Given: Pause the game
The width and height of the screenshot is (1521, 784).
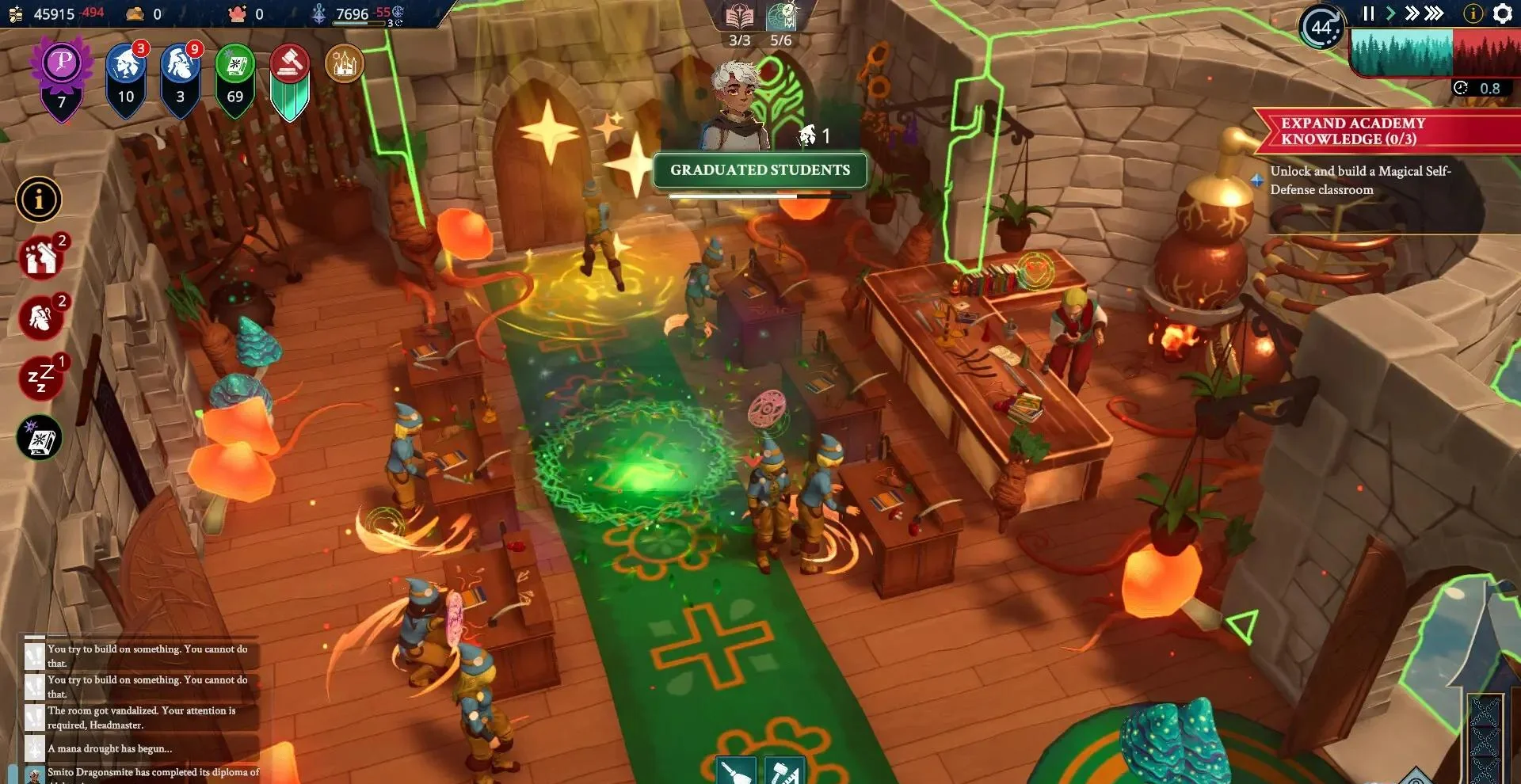Looking at the screenshot, I should (x=1368, y=13).
